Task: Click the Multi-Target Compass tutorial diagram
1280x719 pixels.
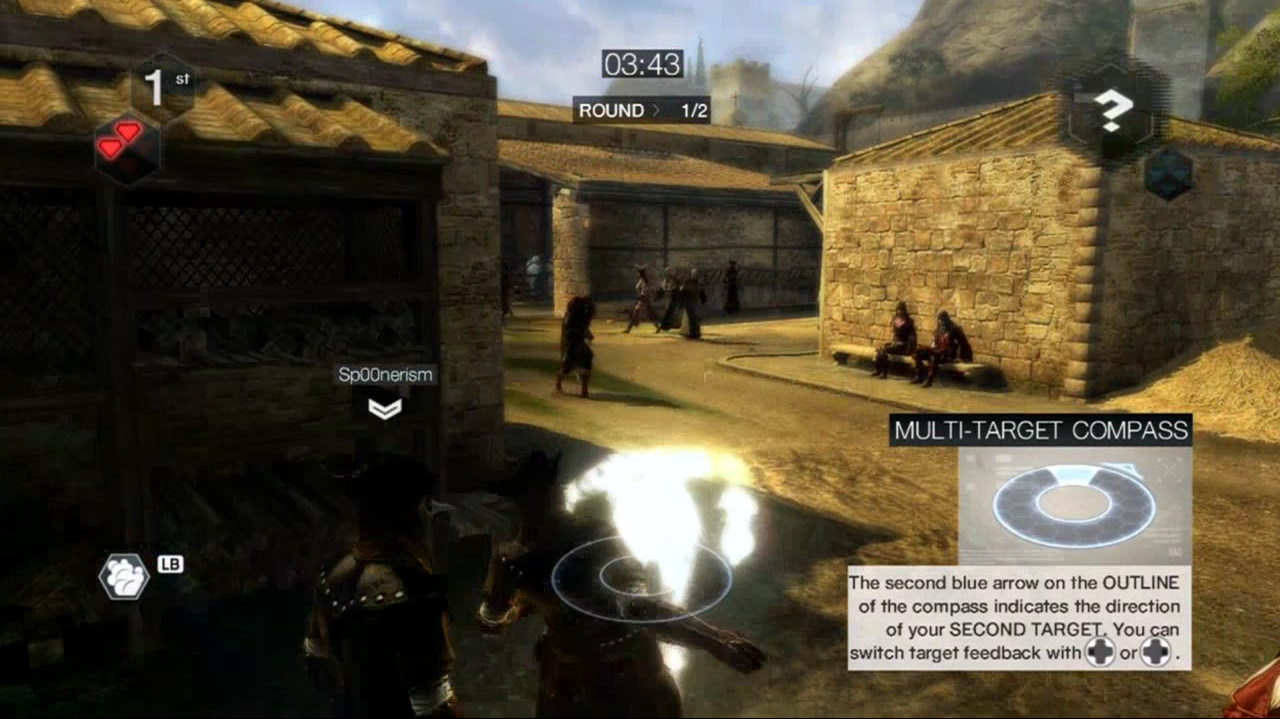Action: click(1074, 505)
